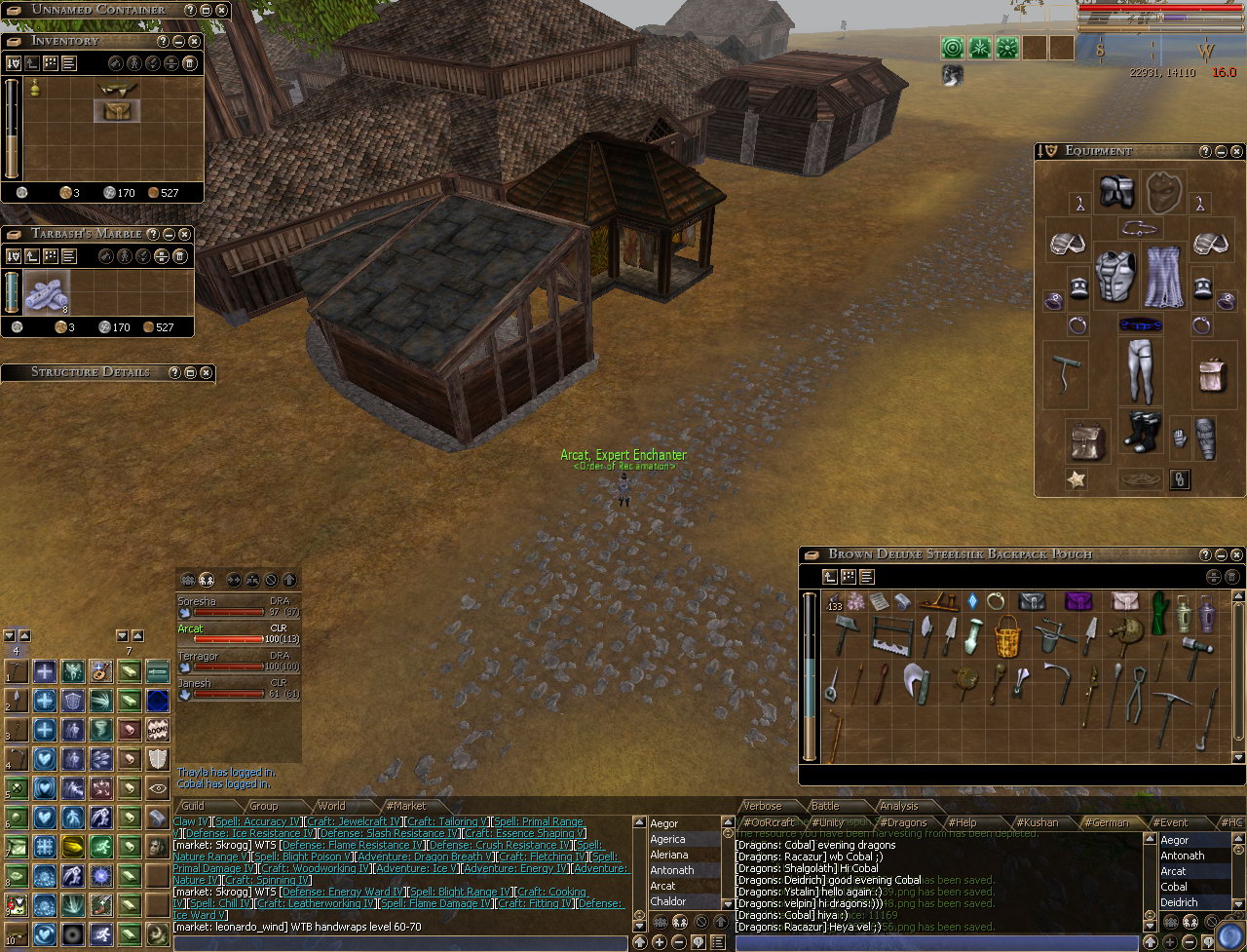The width and height of the screenshot is (1247, 952).
Task: Open the #Market chat tab
Action: coord(405,806)
